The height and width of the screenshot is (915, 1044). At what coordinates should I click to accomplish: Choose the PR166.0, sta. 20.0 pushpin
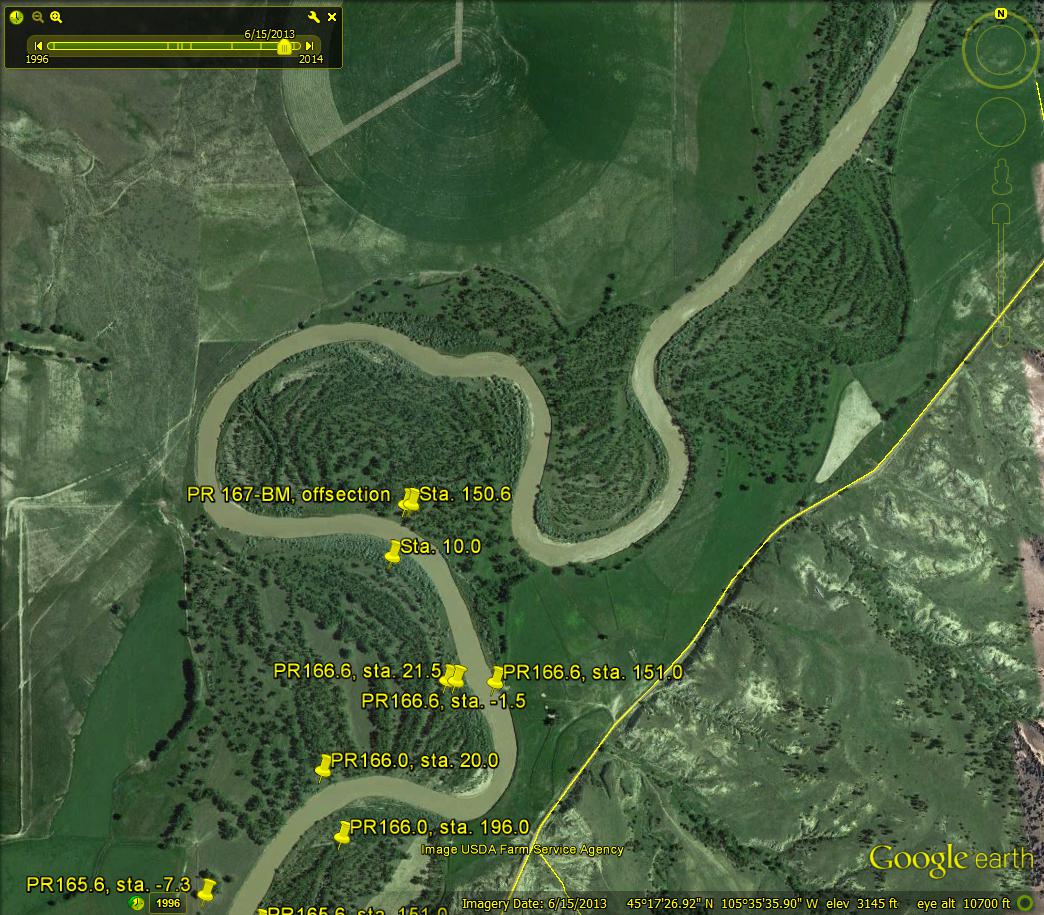[323, 767]
